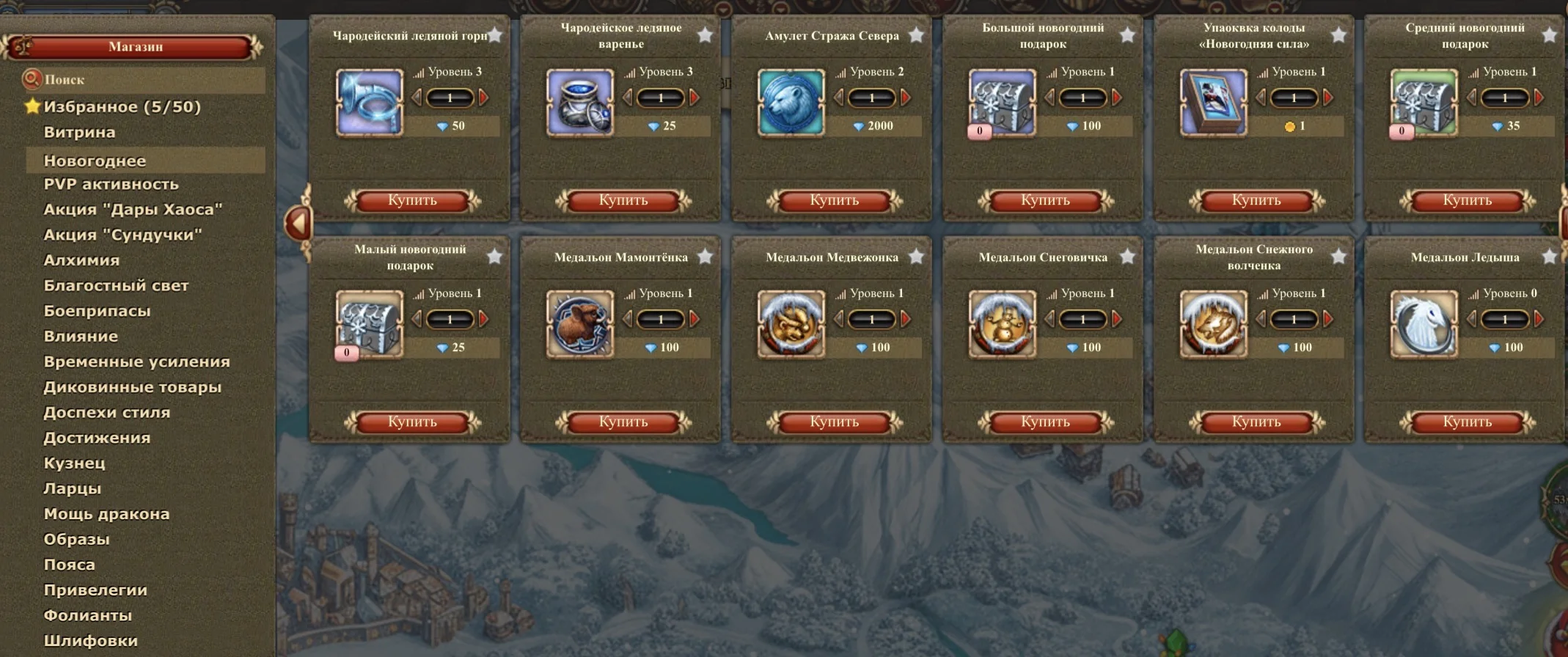Open the Привелегии category
This screenshot has width=1568, height=657.
coord(95,590)
